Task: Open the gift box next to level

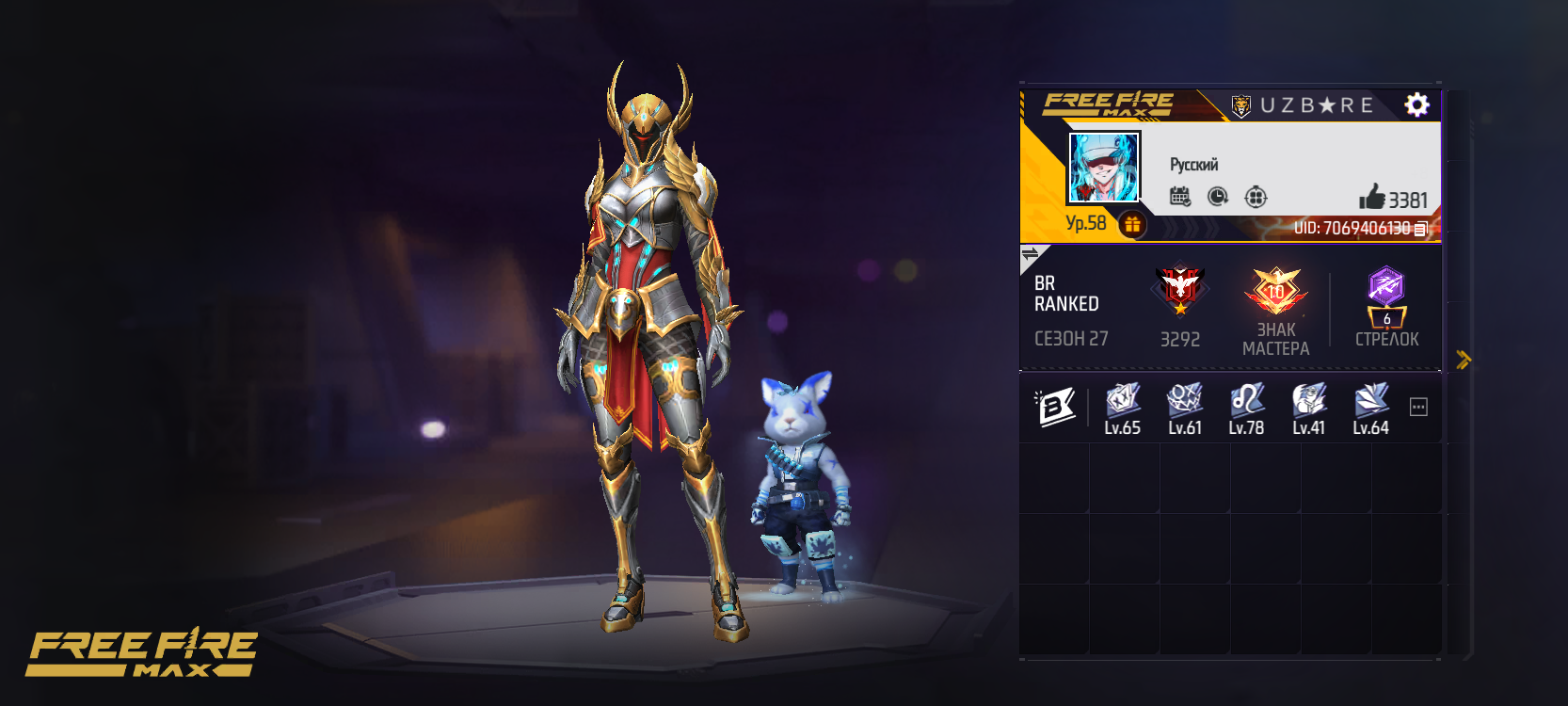Action: click(1132, 225)
